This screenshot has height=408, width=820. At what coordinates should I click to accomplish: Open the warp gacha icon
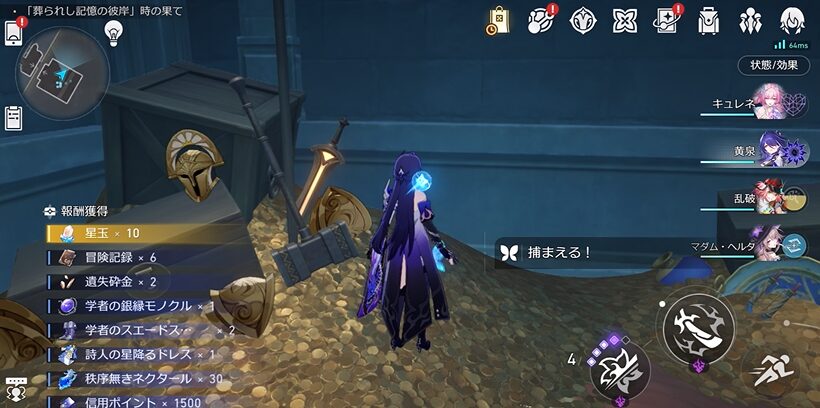point(584,21)
